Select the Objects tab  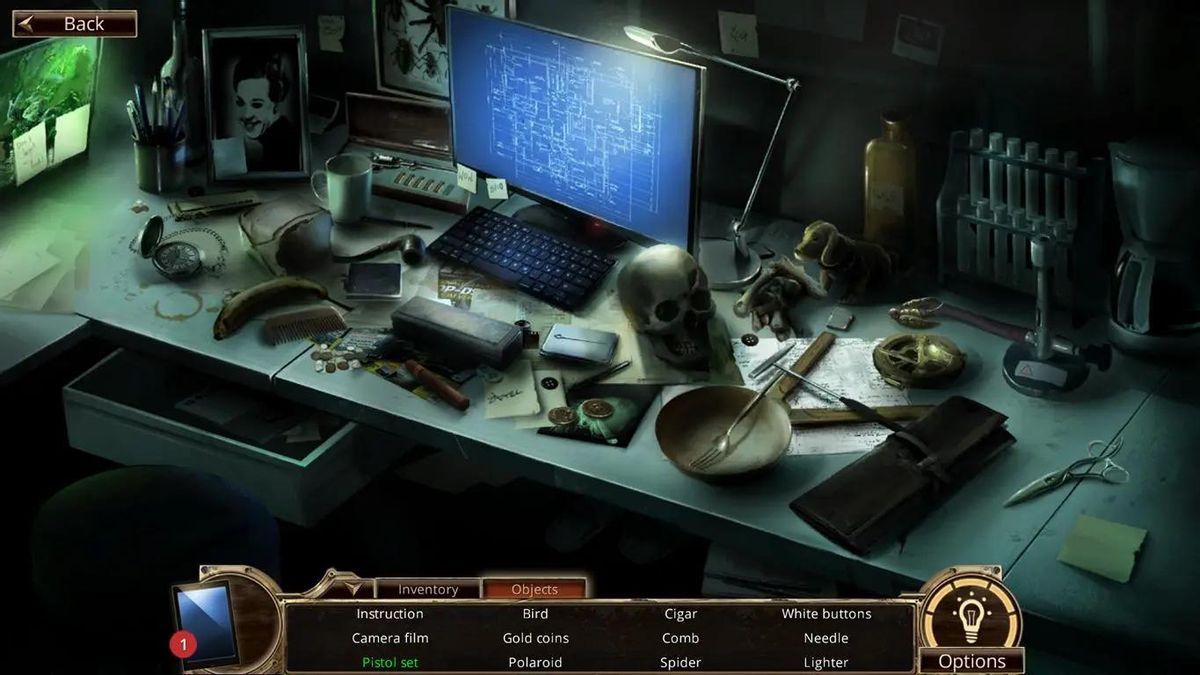pyautogui.click(x=534, y=589)
